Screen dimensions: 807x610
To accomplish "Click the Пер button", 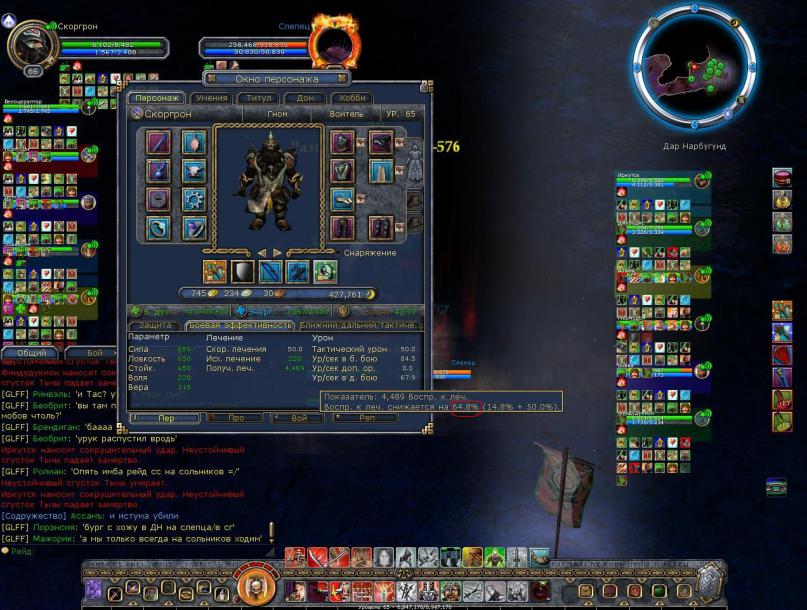I will 165,417.
